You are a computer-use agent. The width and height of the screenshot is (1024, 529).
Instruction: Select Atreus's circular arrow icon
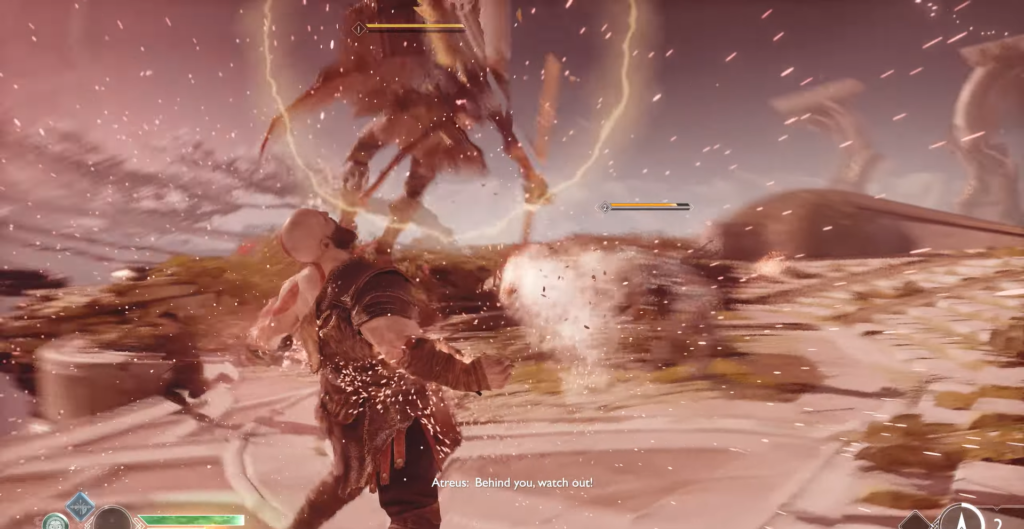pos(962,518)
